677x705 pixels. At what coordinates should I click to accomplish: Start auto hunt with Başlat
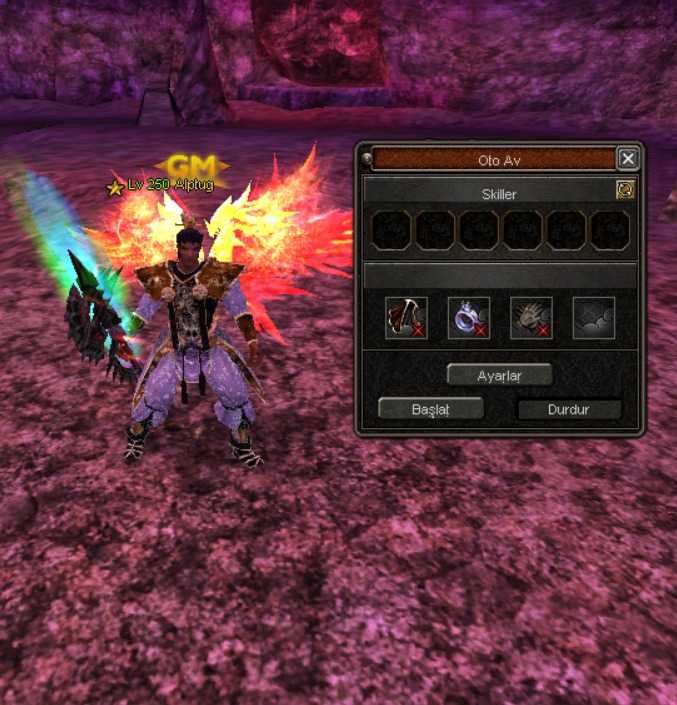tap(430, 409)
